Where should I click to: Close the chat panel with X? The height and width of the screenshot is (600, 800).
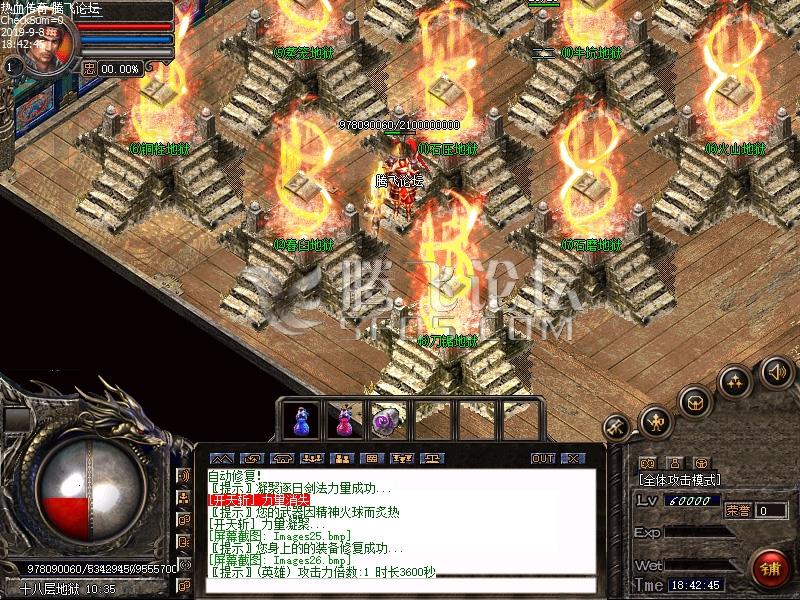pos(572,458)
